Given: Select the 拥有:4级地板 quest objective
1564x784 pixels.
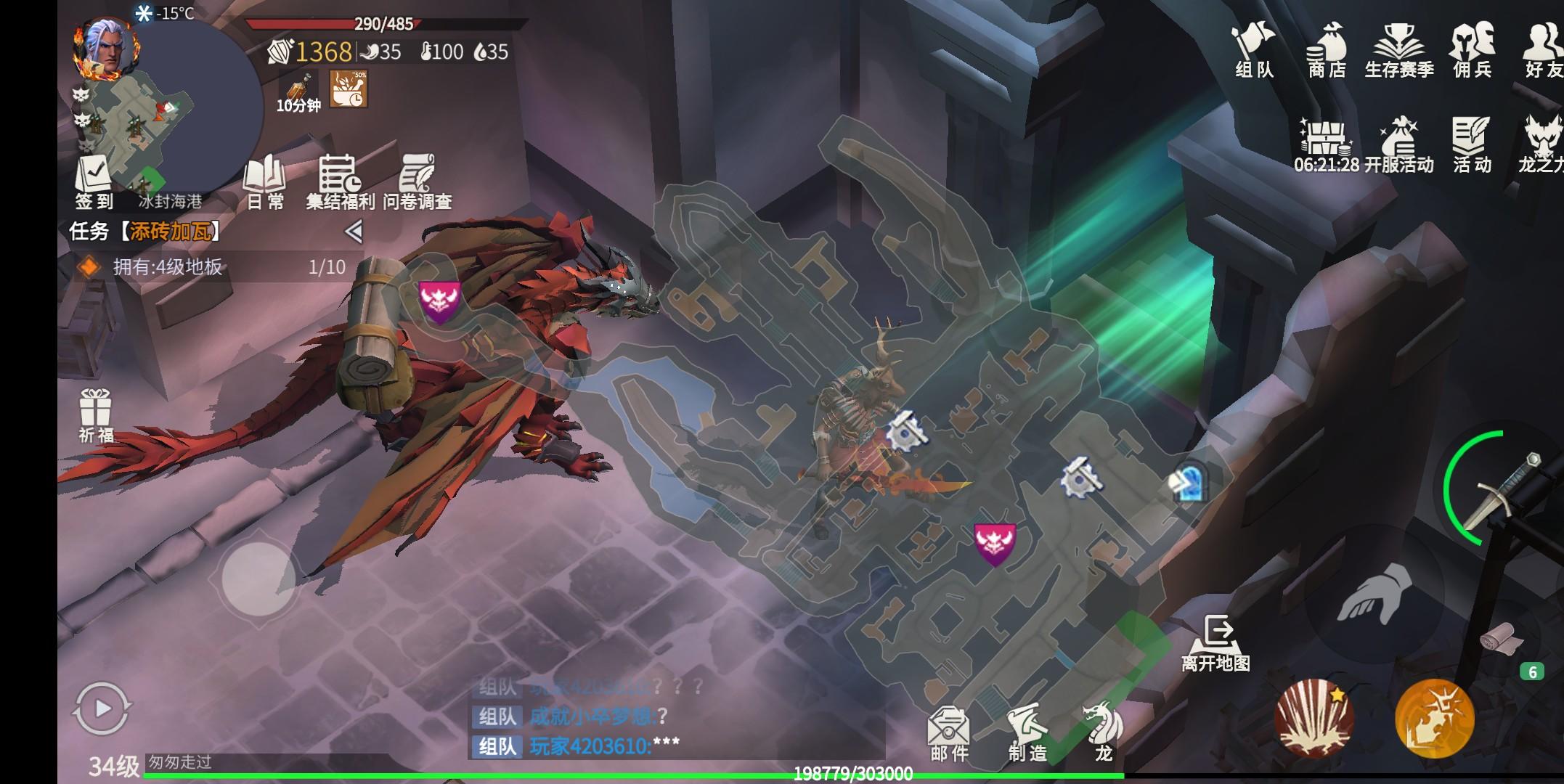Looking at the screenshot, I should (211, 267).
